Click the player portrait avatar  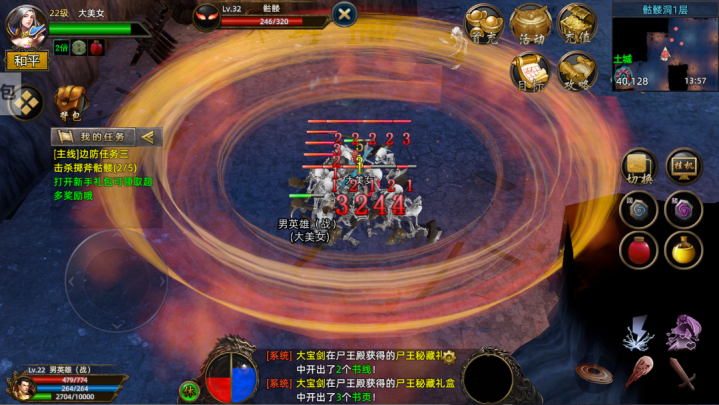[25, 25]
